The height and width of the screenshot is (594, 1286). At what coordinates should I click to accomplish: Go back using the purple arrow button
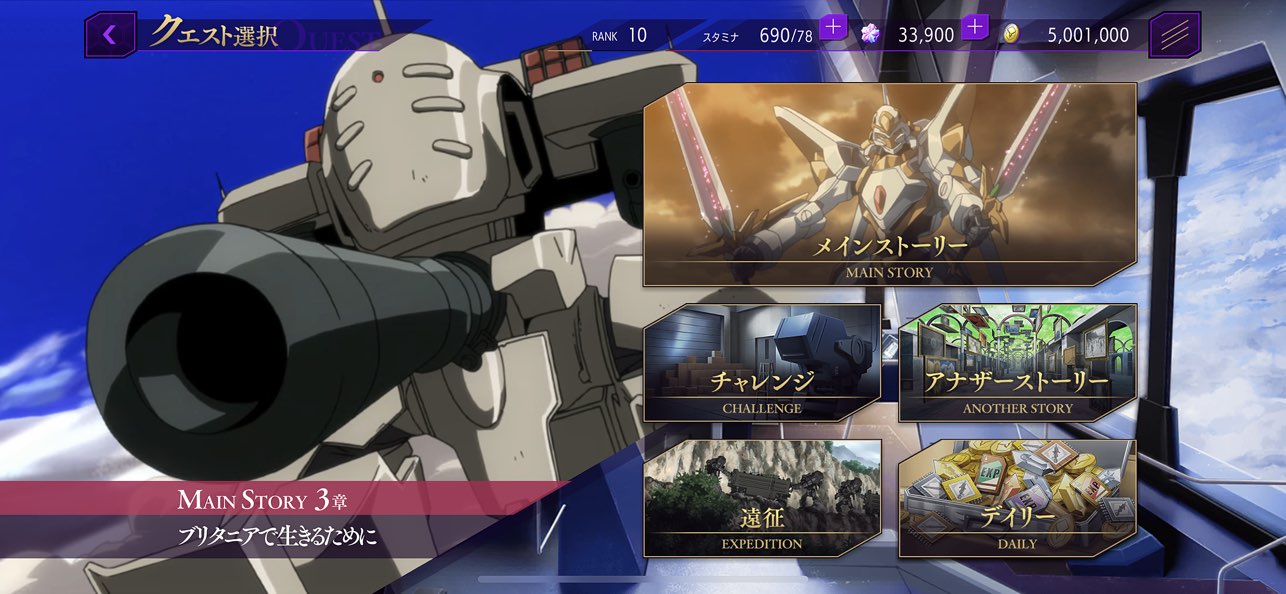pyautogui.click(x=110, y=35)
